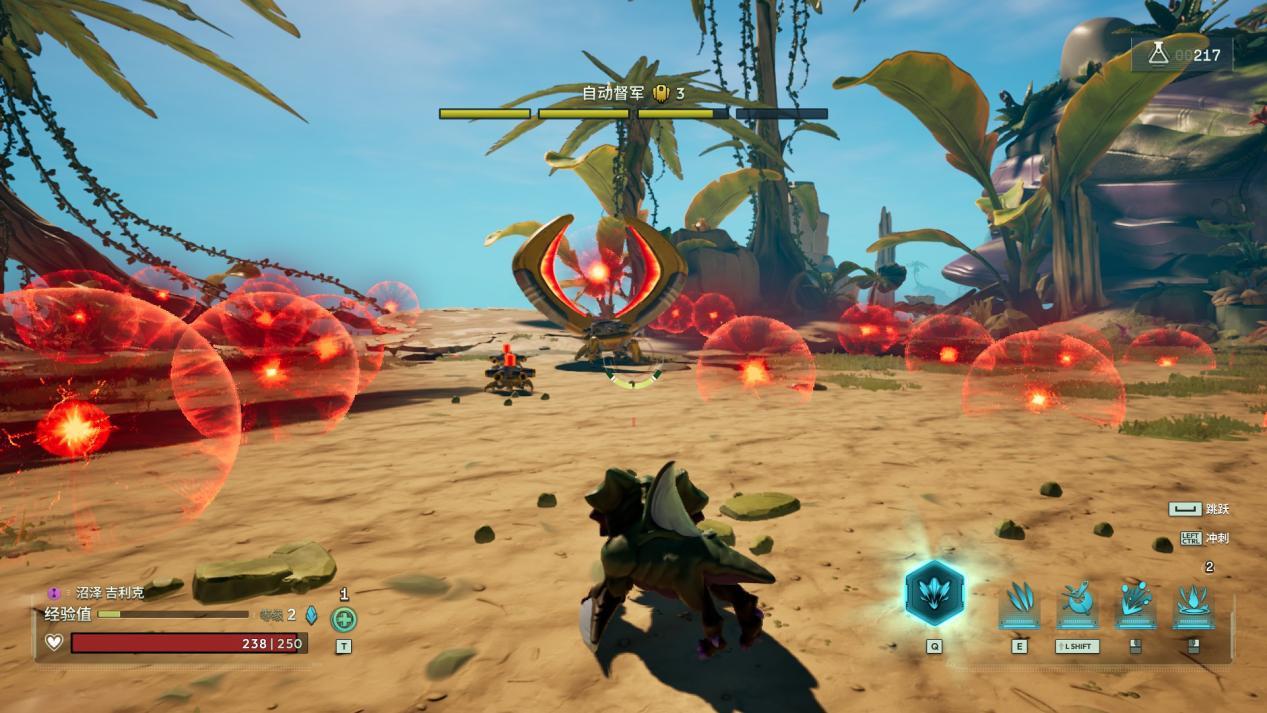The width and height of the screenshot is (1267, 713).
Task: Use the green healing cross item
Action: click(343, 619)
